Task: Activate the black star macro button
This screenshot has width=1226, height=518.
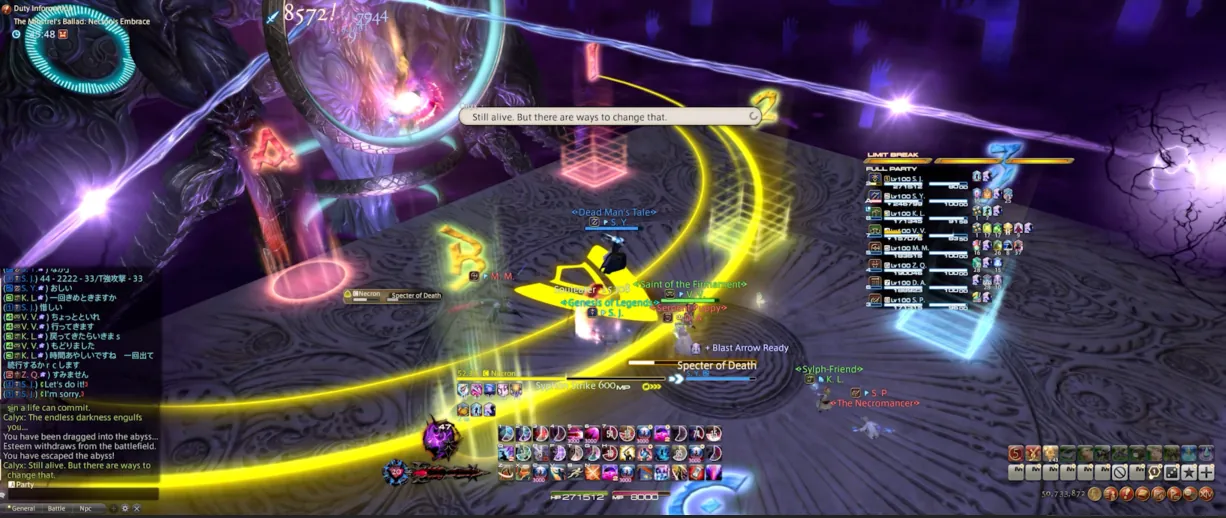Action: click(1189, 473)
